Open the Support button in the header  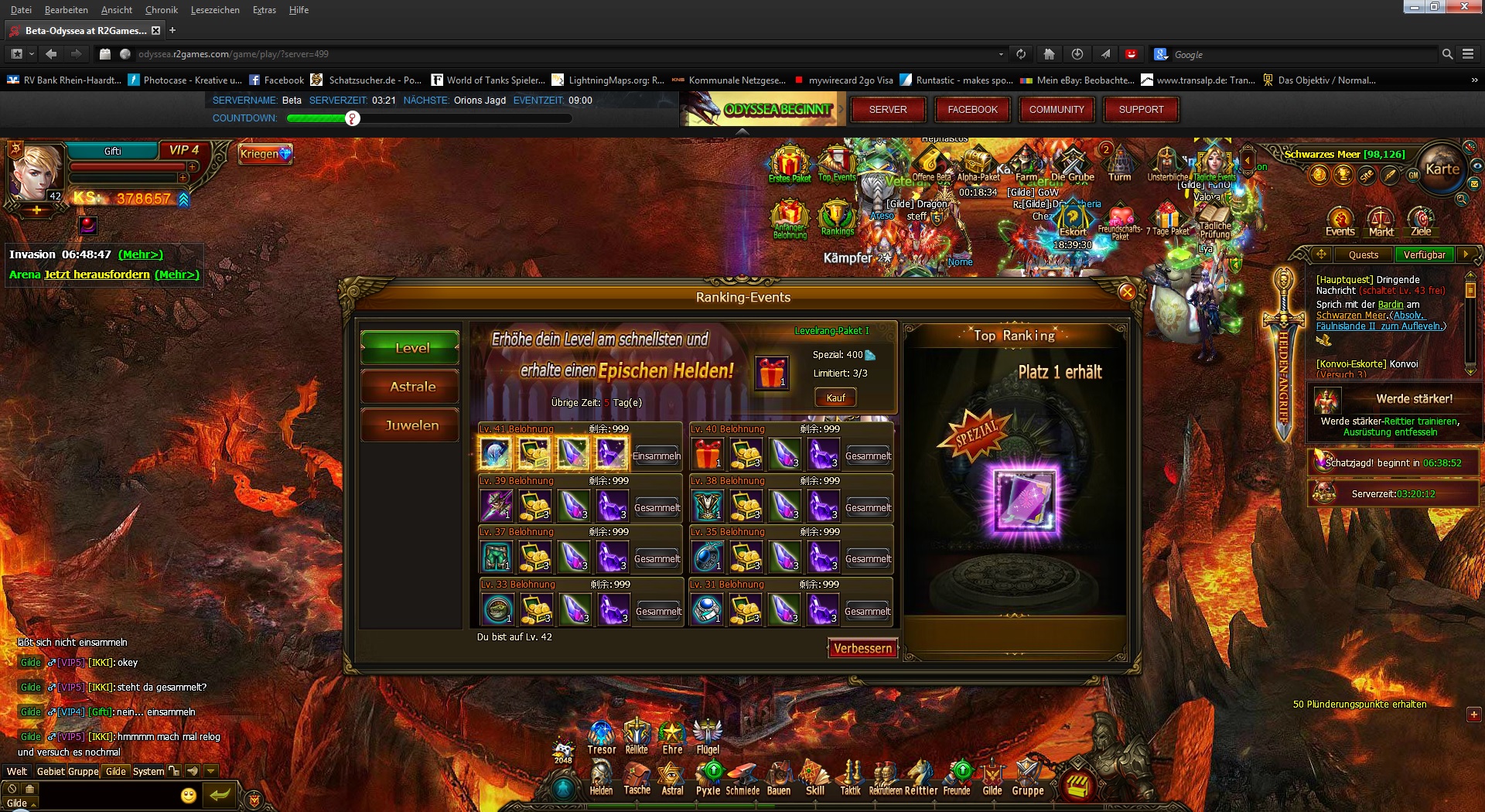(x=1140, y=110)
